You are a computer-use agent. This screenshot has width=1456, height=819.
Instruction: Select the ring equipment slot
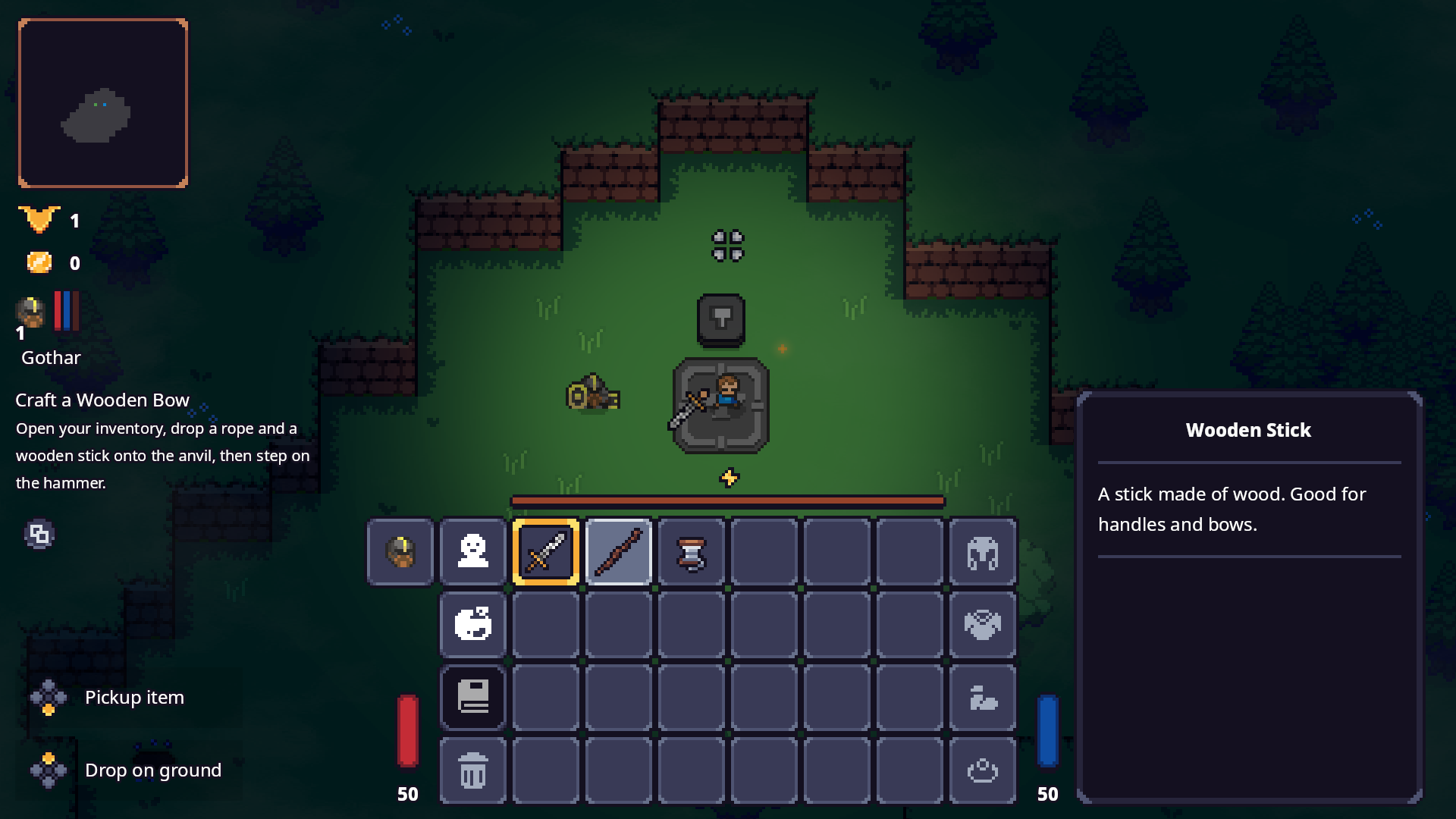click(x=982, y=770)
